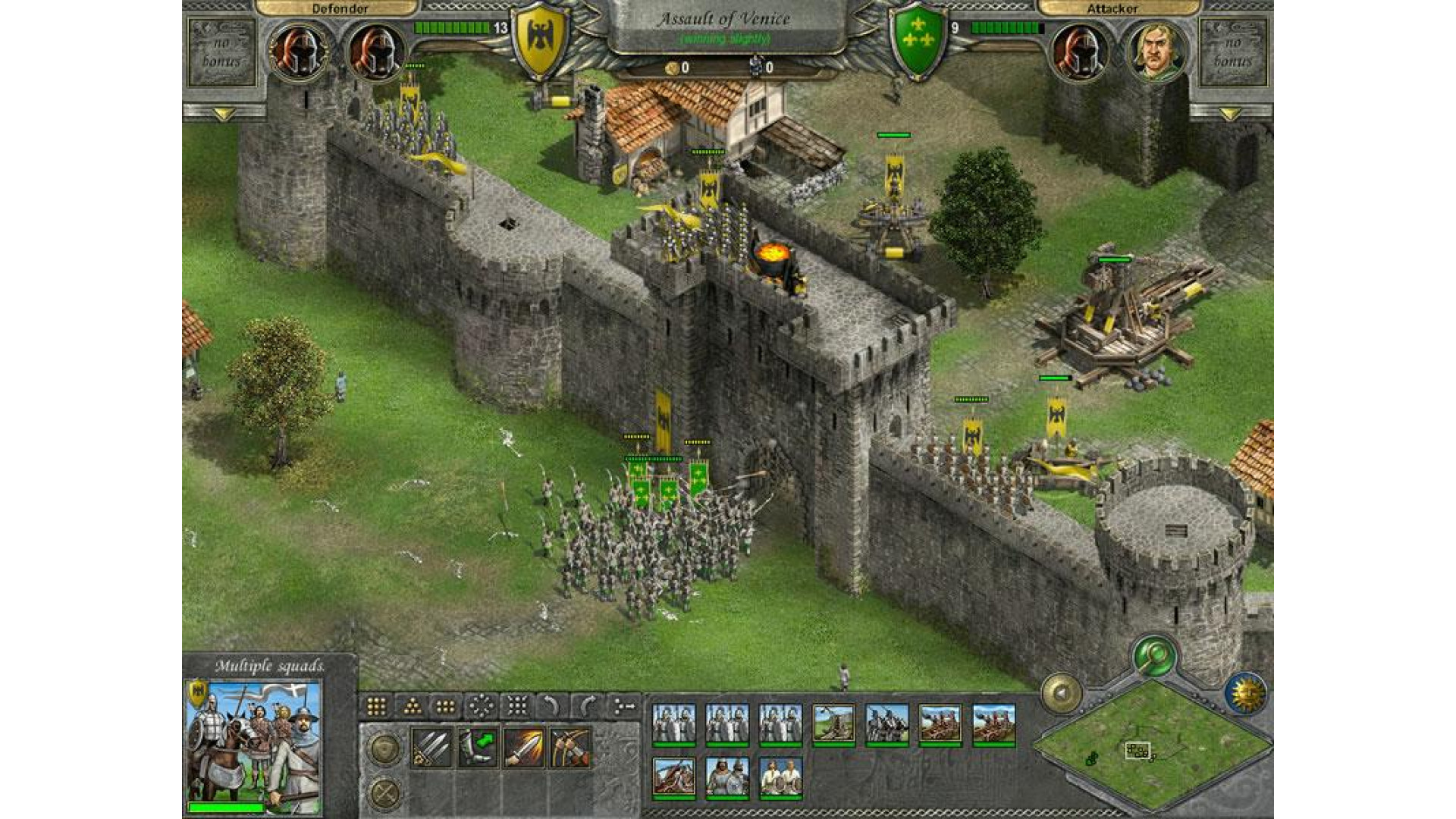Click the gold arrow button beside minimap
The height and width of the screenshot is (819, 1456).
click(x=1062, y=692)
